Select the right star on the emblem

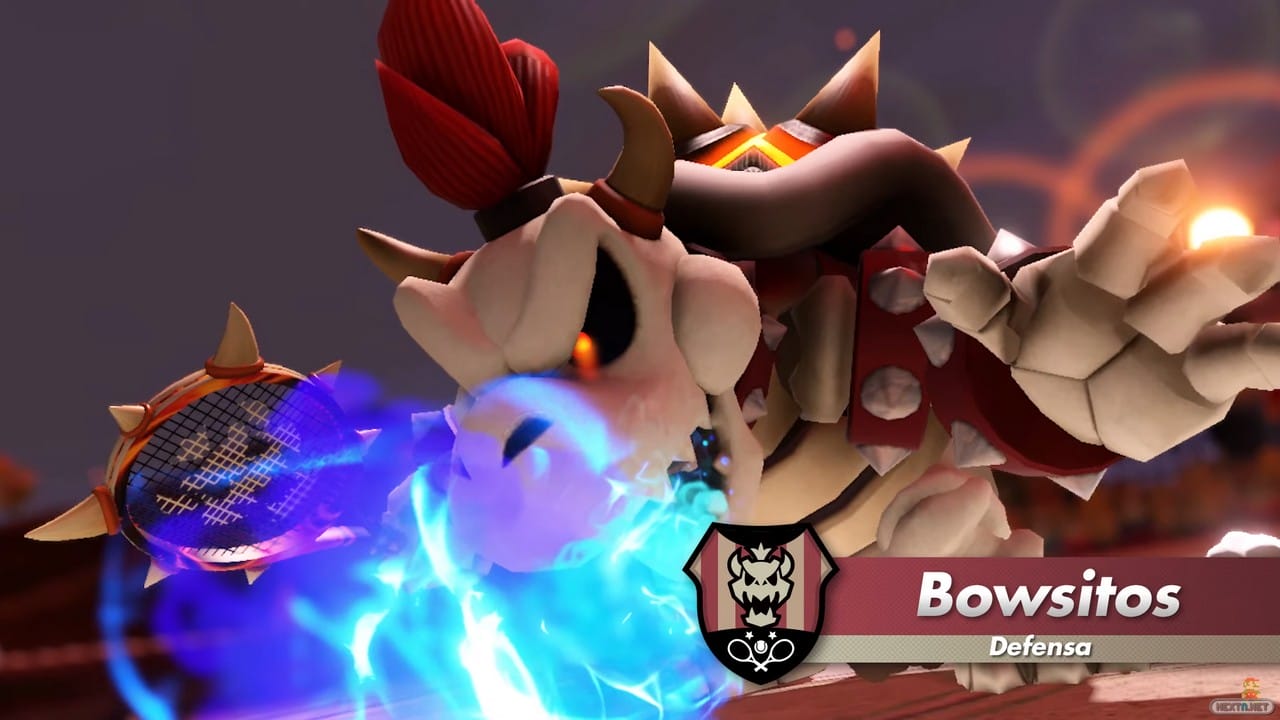click(x=773, y=635)
